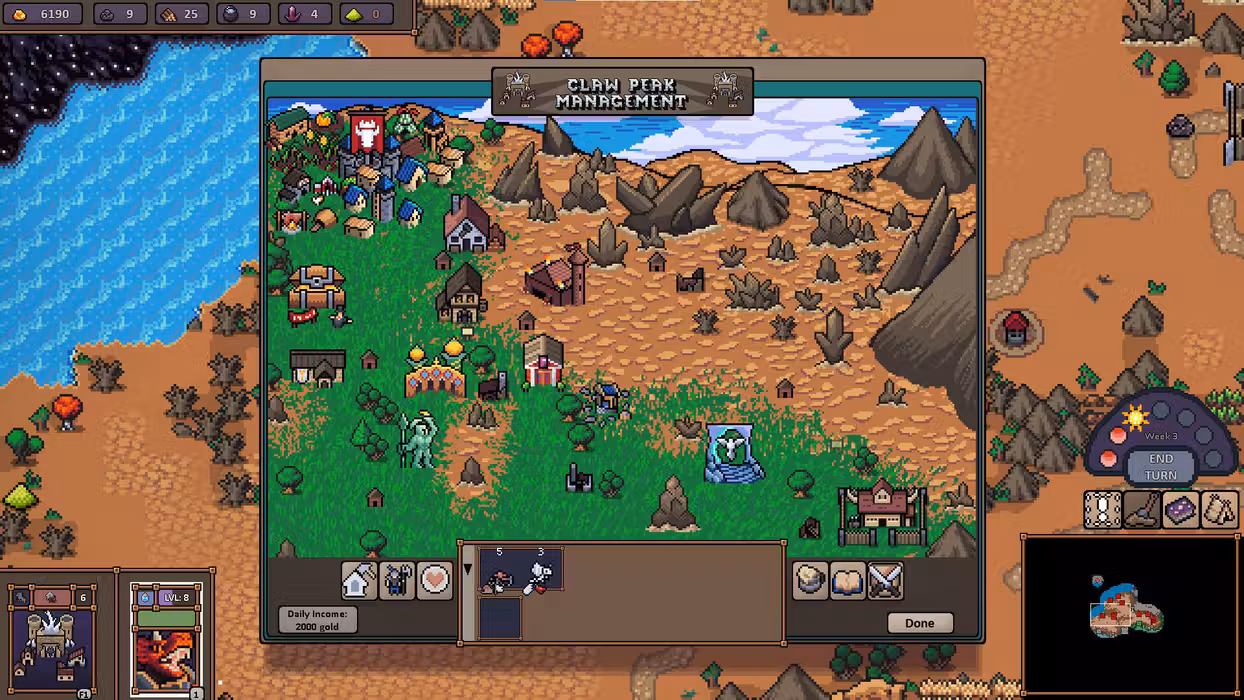Select the garrison army slot with two units
Viewport: 1244px width, 700px height.
(x=520, y=570)
